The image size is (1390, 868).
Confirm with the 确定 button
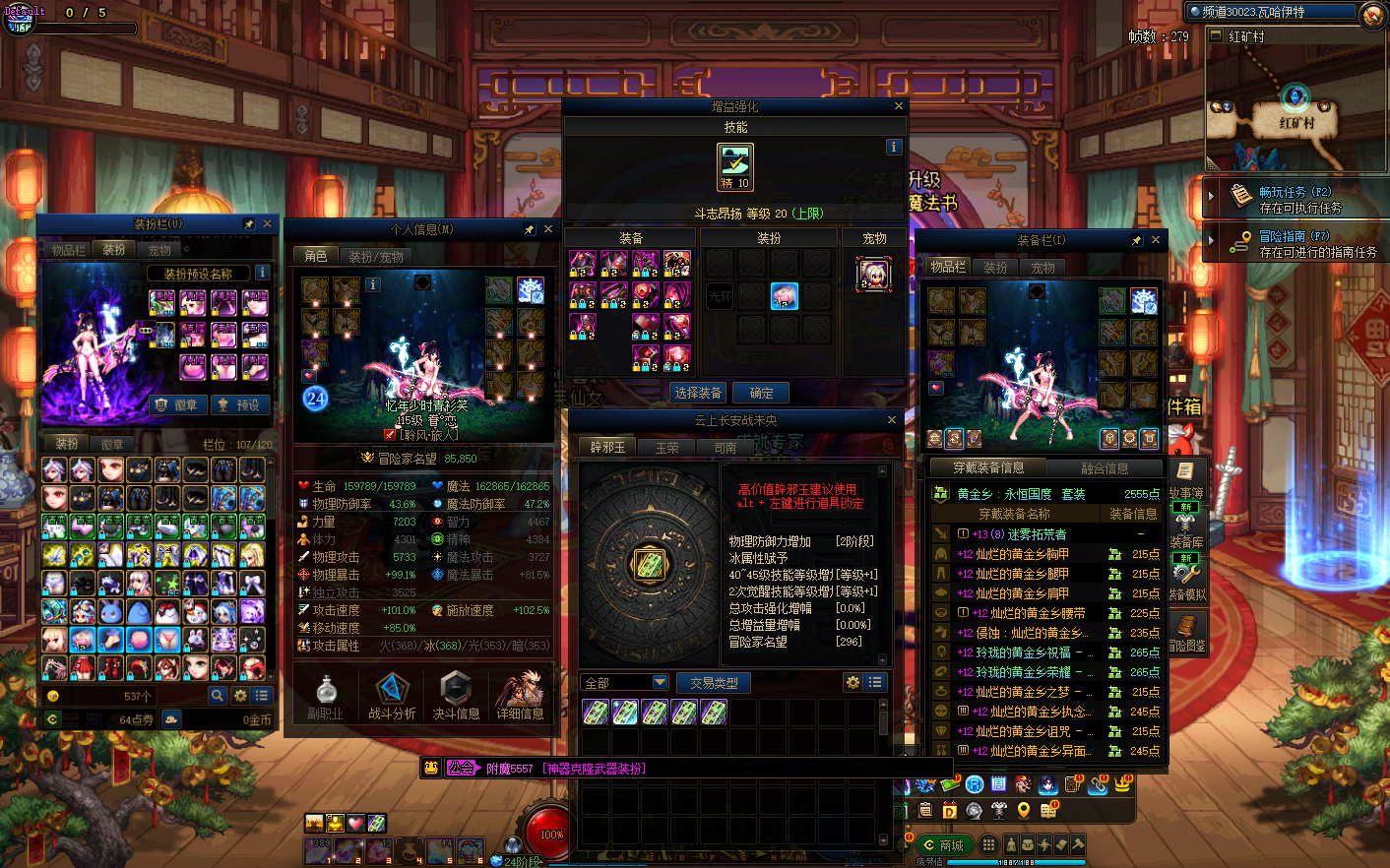(761, 393)
